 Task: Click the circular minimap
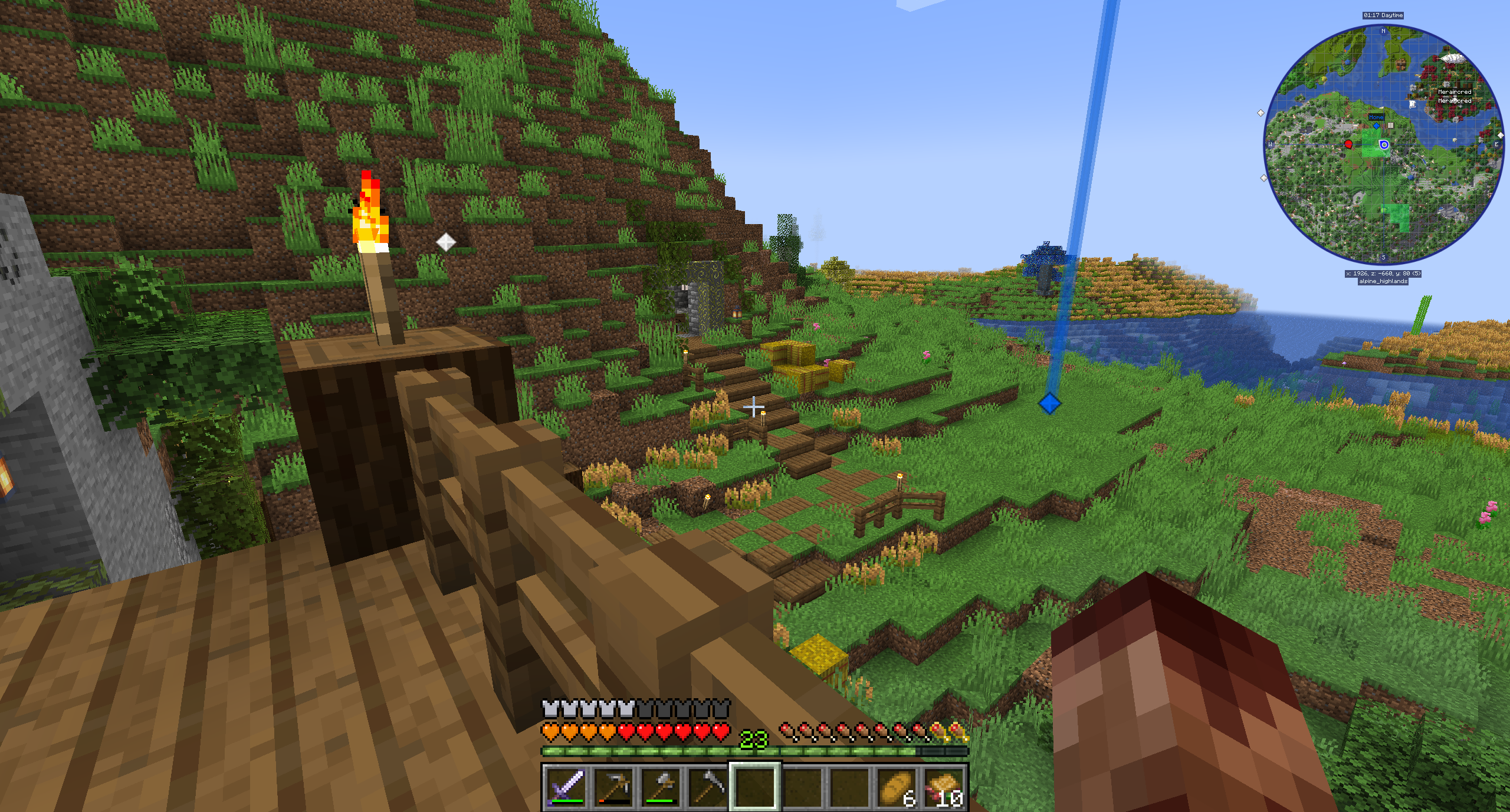1383,144
